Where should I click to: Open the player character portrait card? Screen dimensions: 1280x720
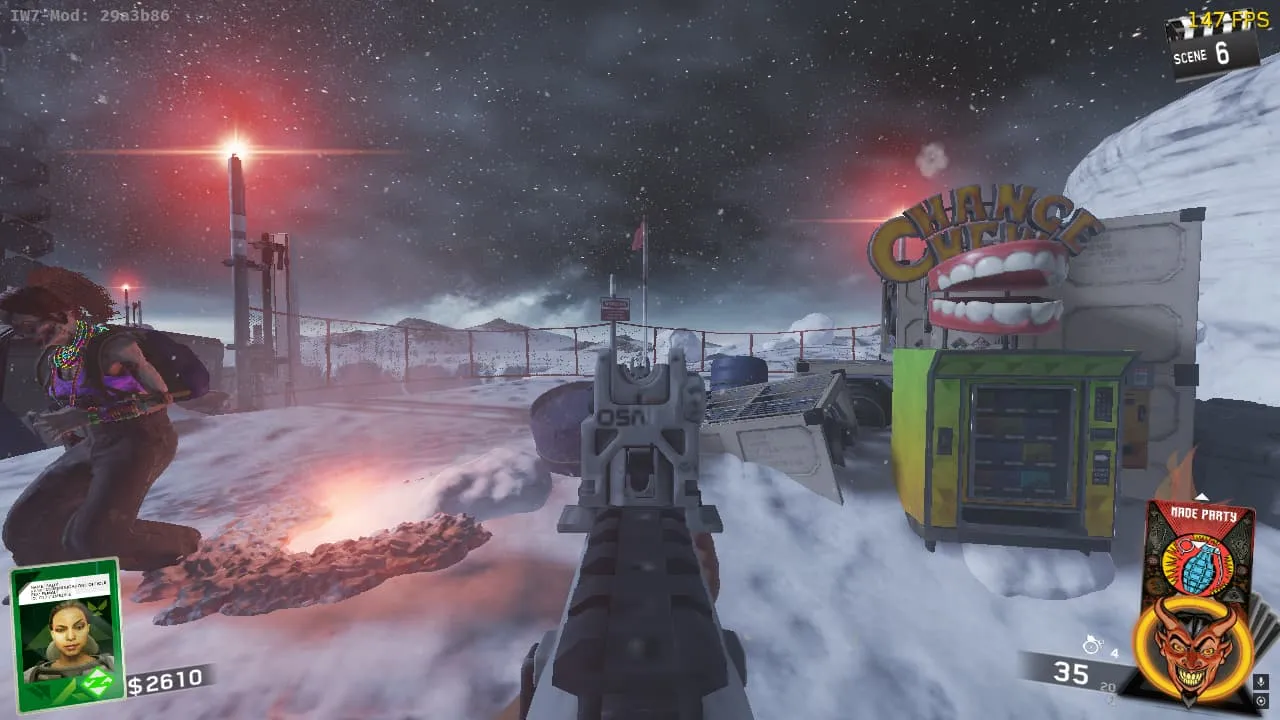pos(66,634)
